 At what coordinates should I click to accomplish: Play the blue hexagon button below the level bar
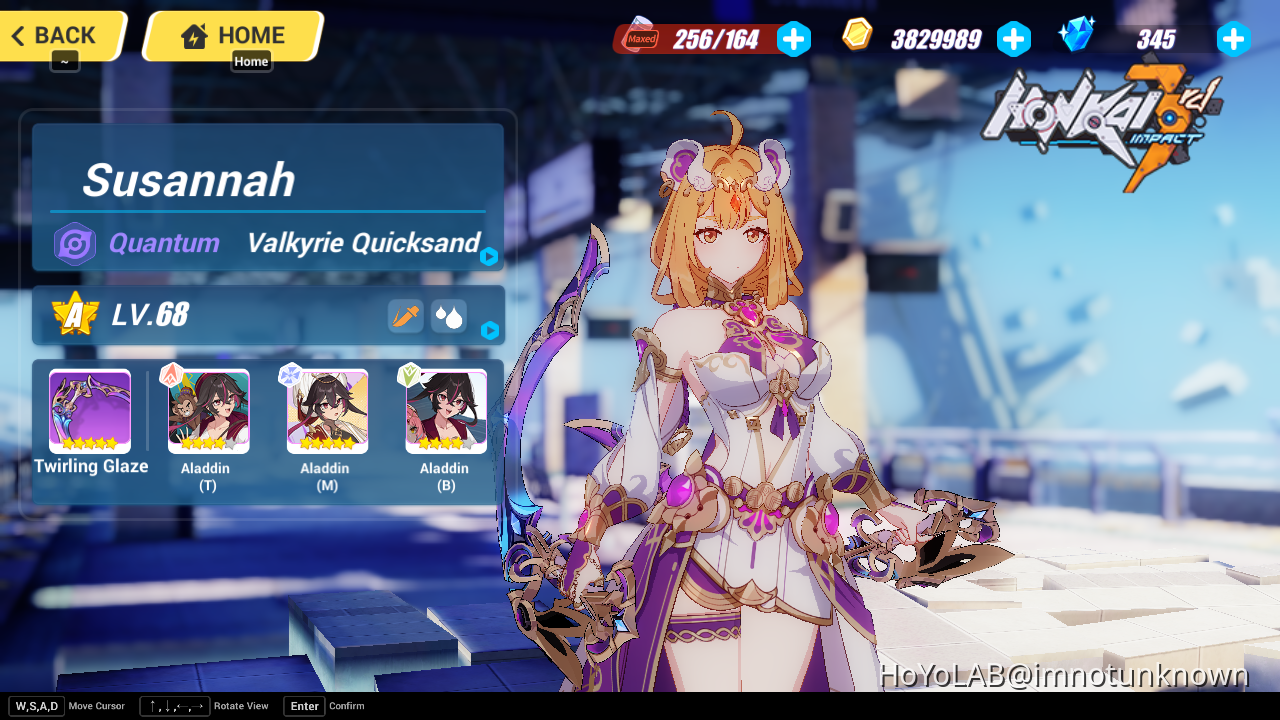click(x=489, y=331)
